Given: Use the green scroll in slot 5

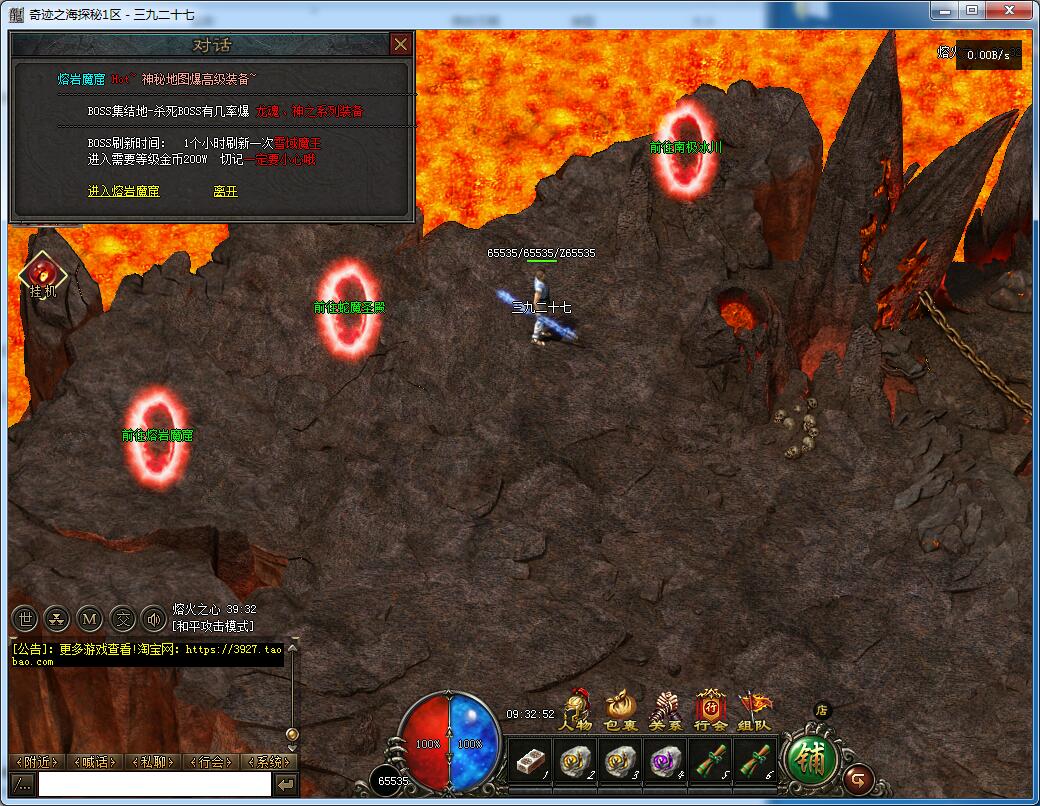Looking at the screenshot, I should 710,761.
